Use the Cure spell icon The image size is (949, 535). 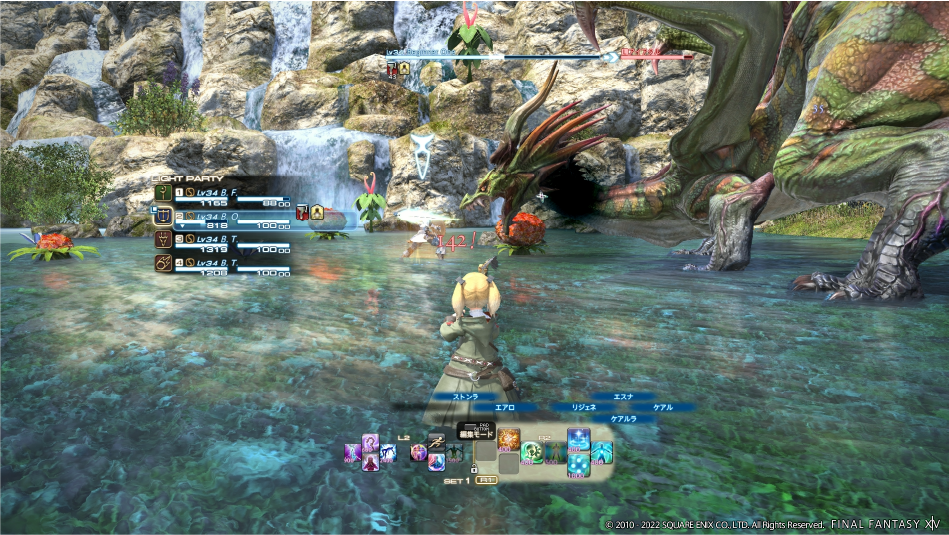tap(603, 452)
